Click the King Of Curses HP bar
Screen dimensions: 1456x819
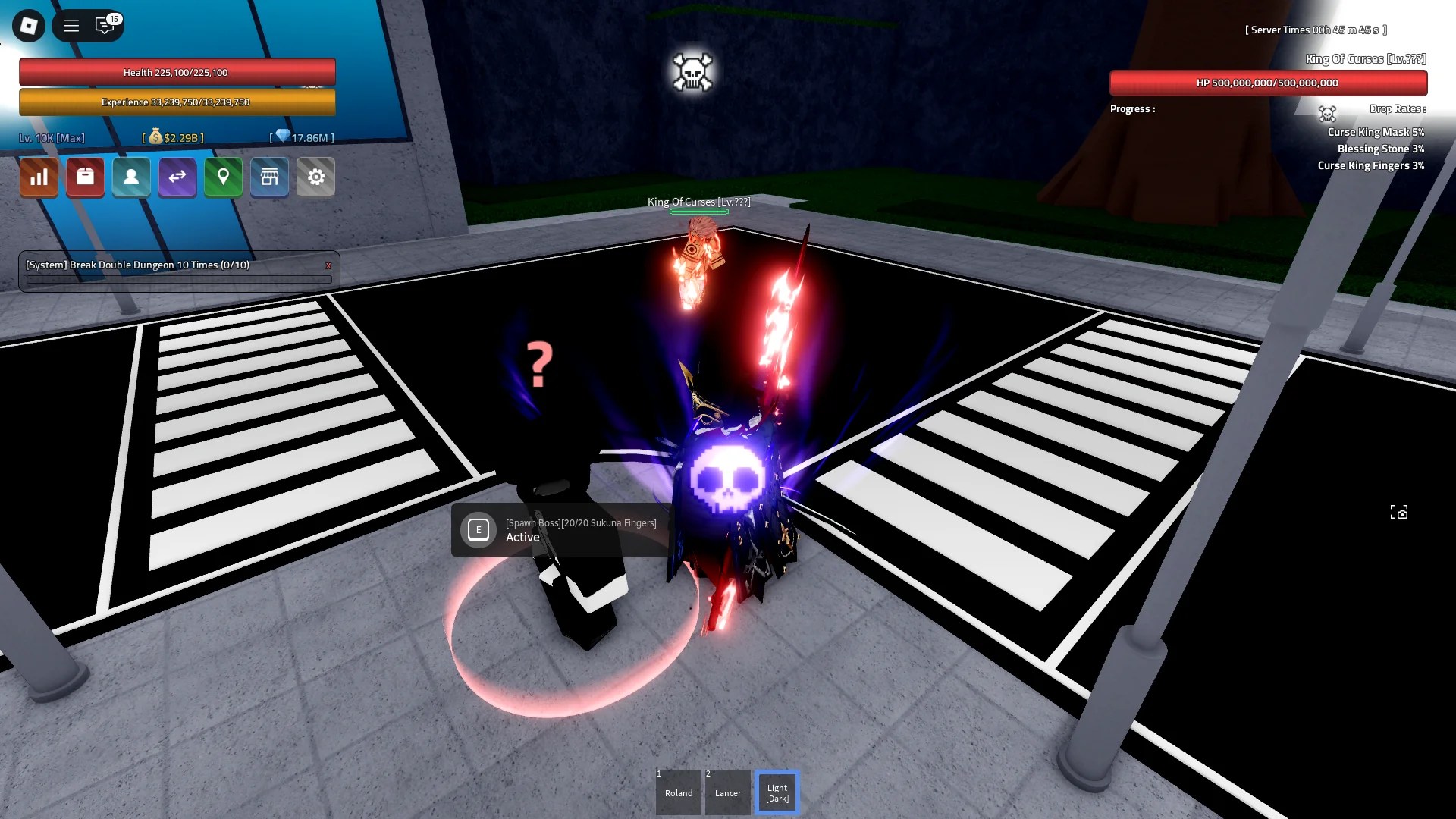pos(1269,82)
